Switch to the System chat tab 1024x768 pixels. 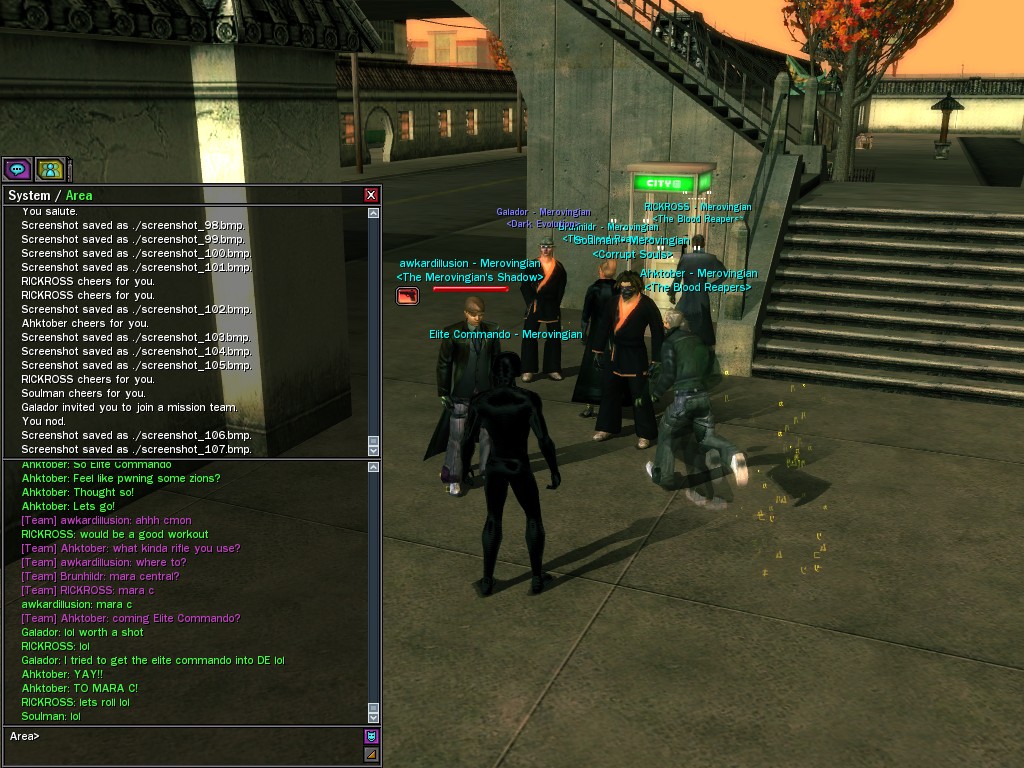point(28,195)
